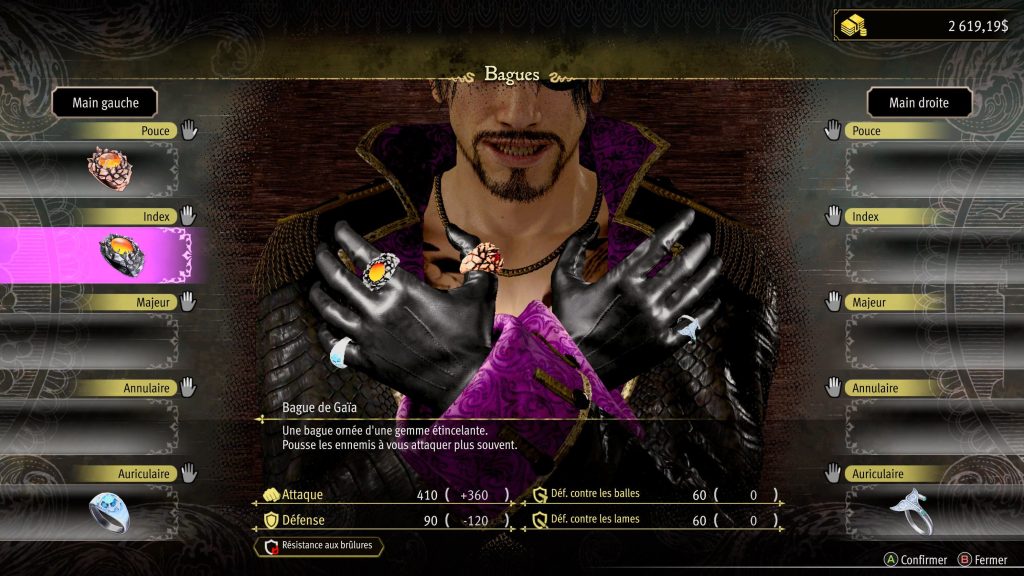The width and height of the screenshot is (1024, 576).
Task: Pick the left-hand Annulaire slot
Action: (x=100, y=424)
